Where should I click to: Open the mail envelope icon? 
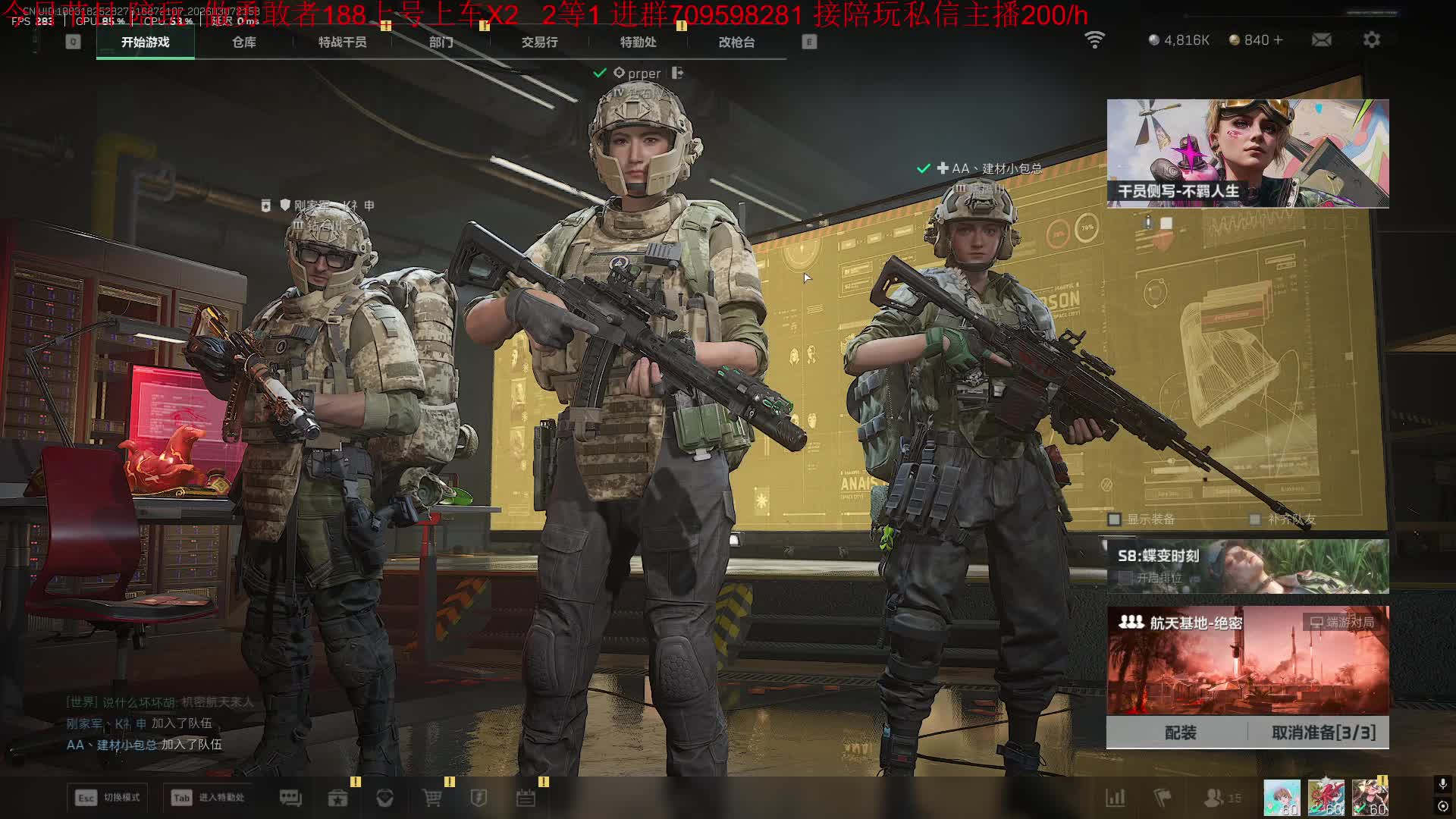1321,40
